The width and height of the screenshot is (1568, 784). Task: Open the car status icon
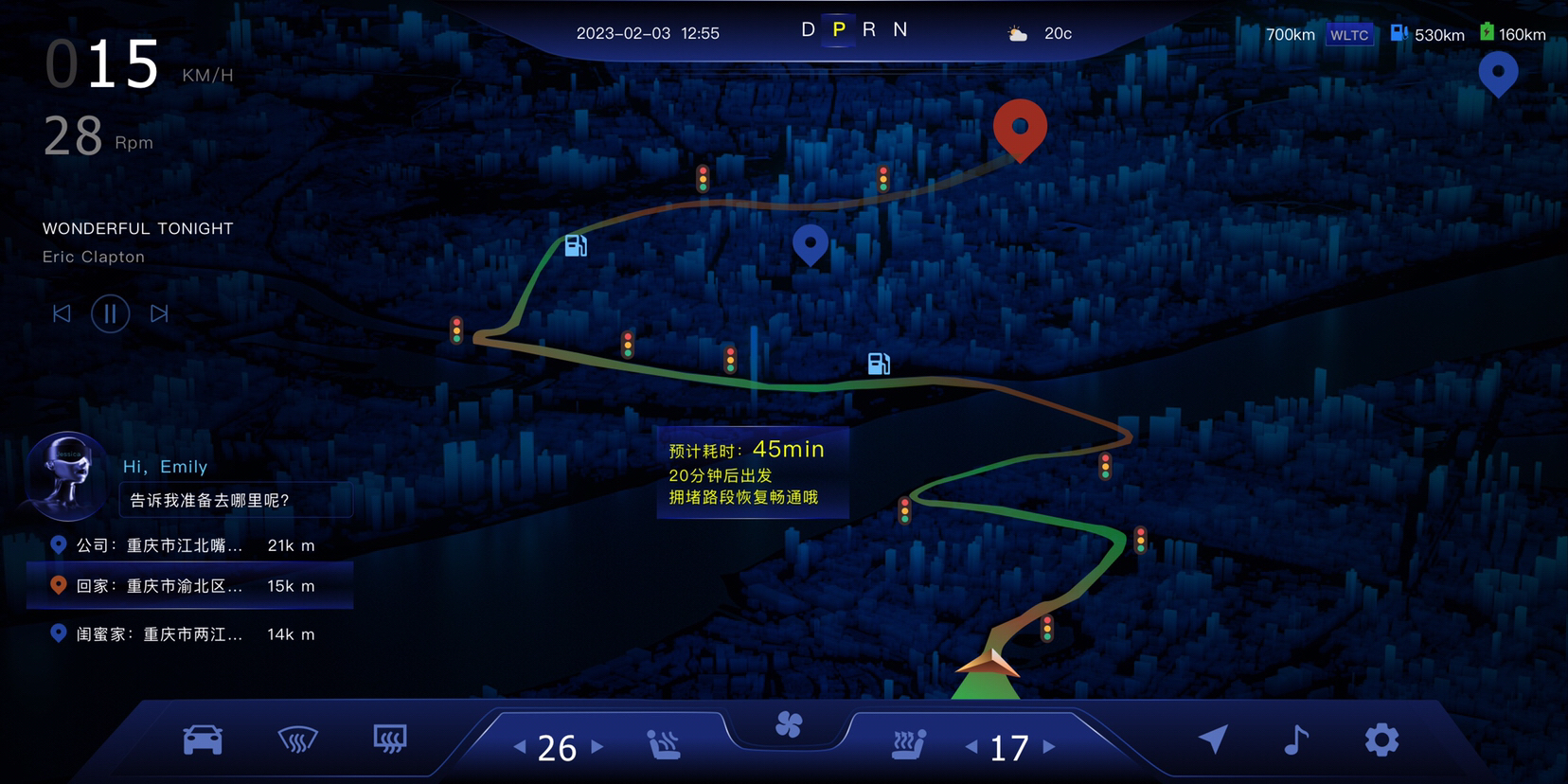(203, 739)
